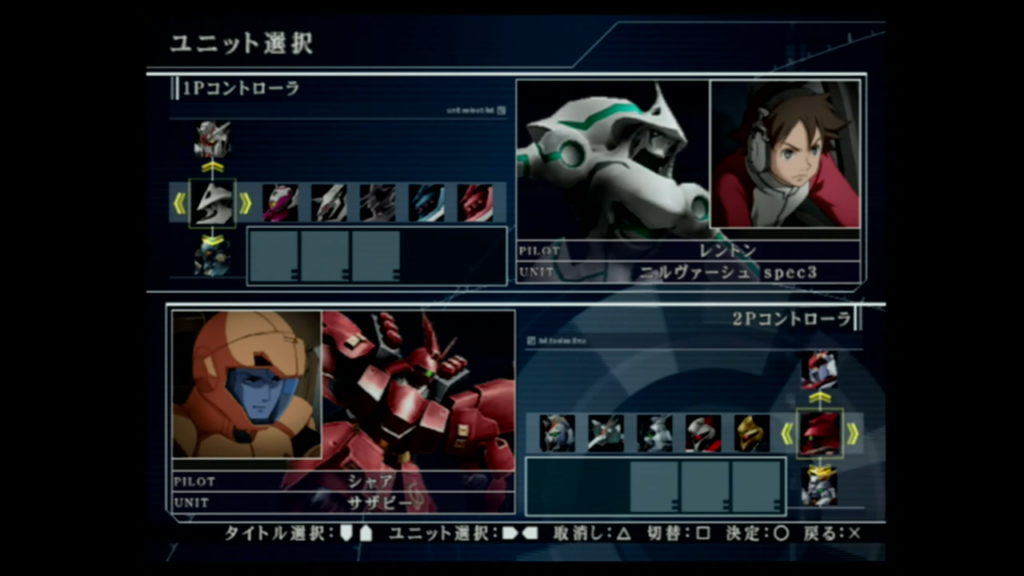The image size is (1024, 576).
Task: Pick the blue mech icon in 1P row
Action: (427, 203)
